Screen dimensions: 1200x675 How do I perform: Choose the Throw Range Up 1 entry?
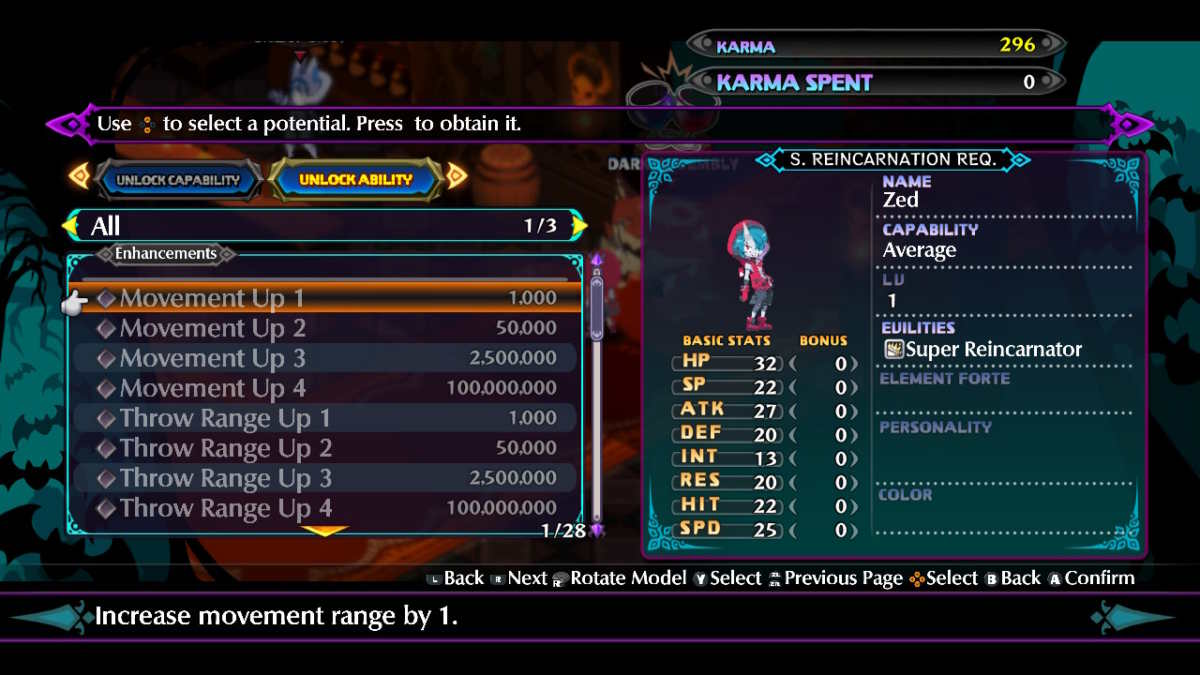point(326,418)
